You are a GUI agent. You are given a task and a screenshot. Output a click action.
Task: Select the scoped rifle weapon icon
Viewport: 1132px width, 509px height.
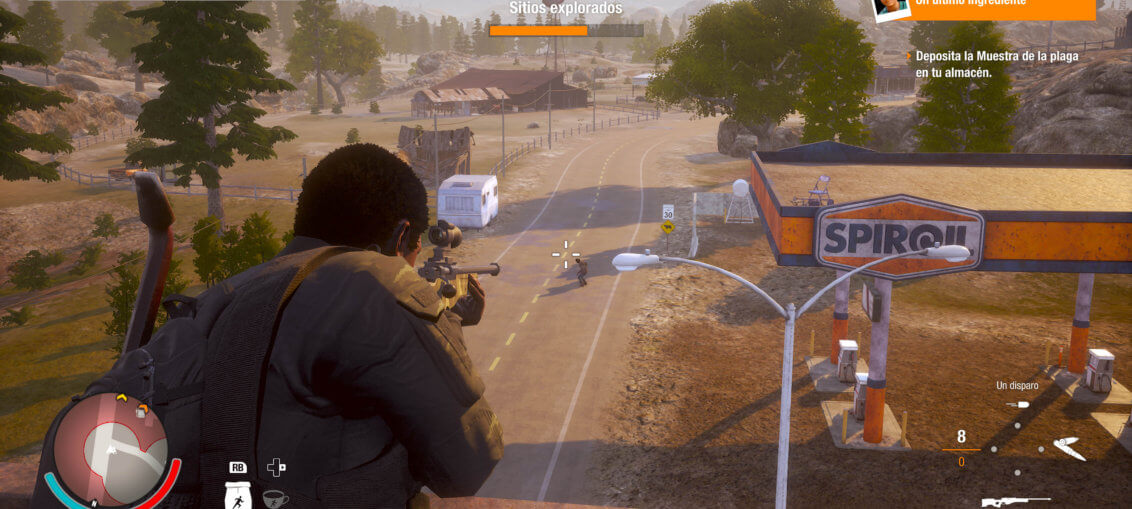tap(1016, 500)
